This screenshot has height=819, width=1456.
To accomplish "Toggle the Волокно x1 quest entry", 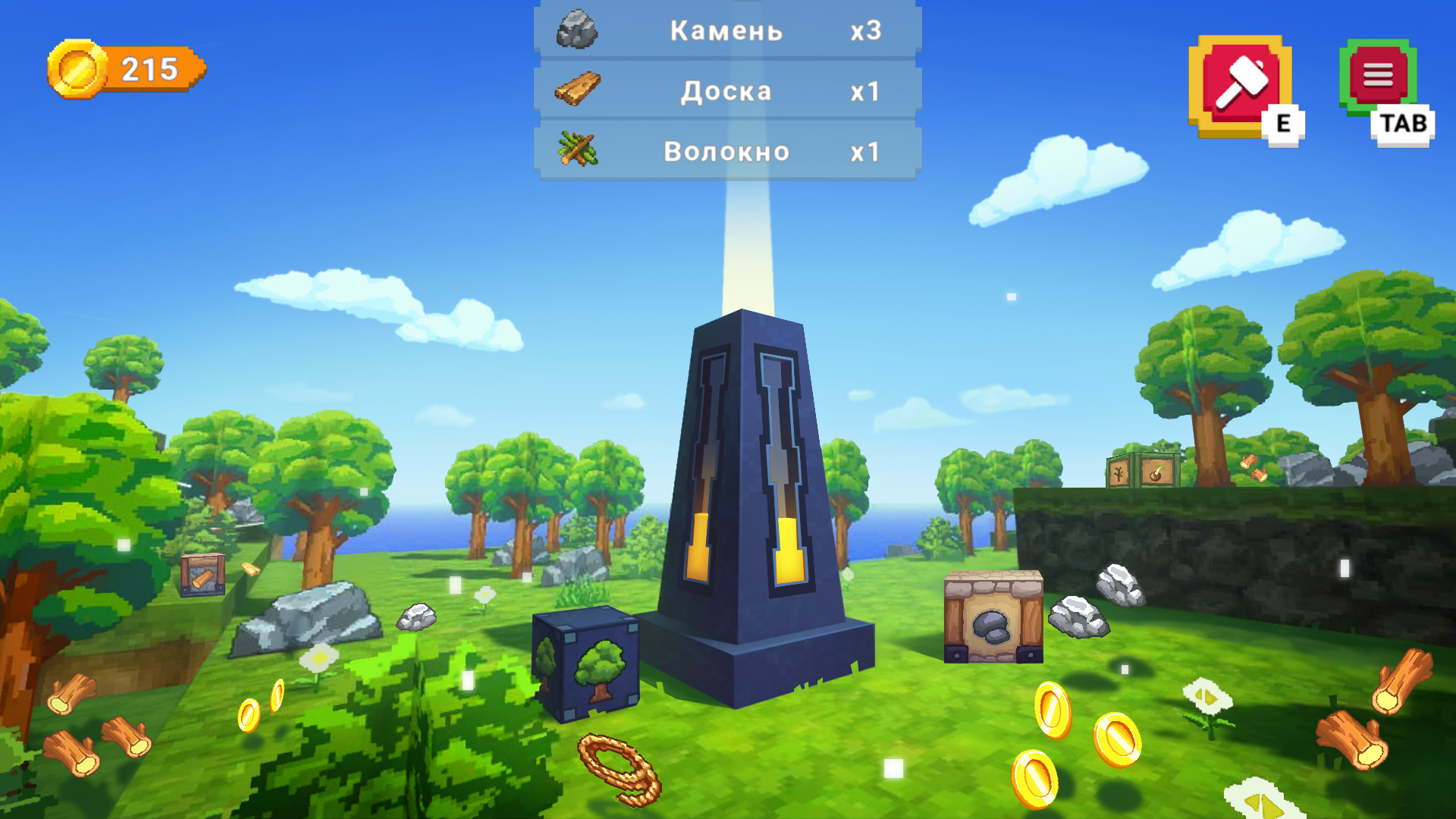I will 726,149.
